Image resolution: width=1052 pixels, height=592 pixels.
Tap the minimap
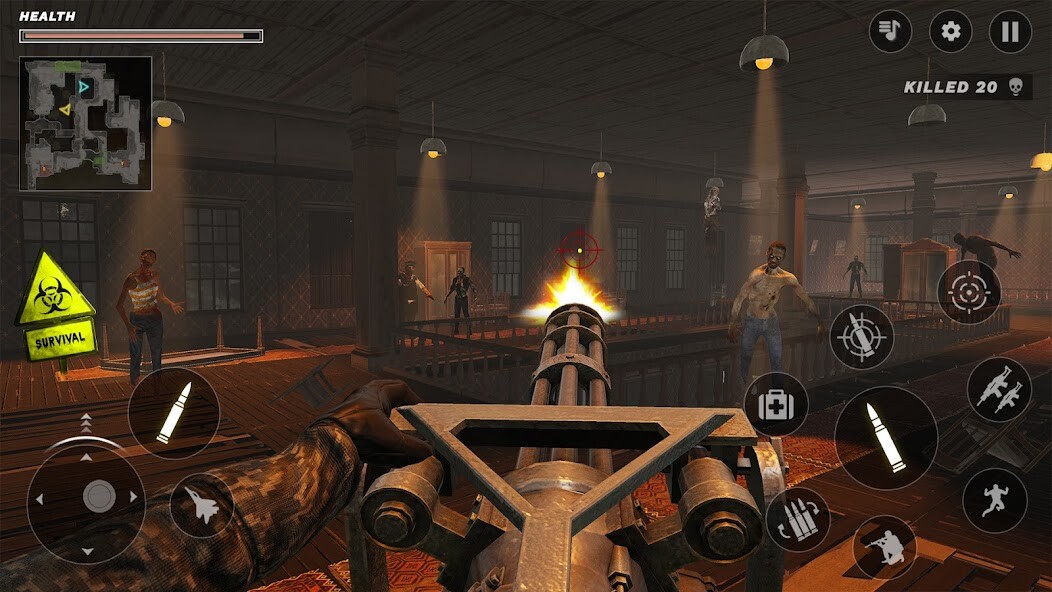pos(86,123)
